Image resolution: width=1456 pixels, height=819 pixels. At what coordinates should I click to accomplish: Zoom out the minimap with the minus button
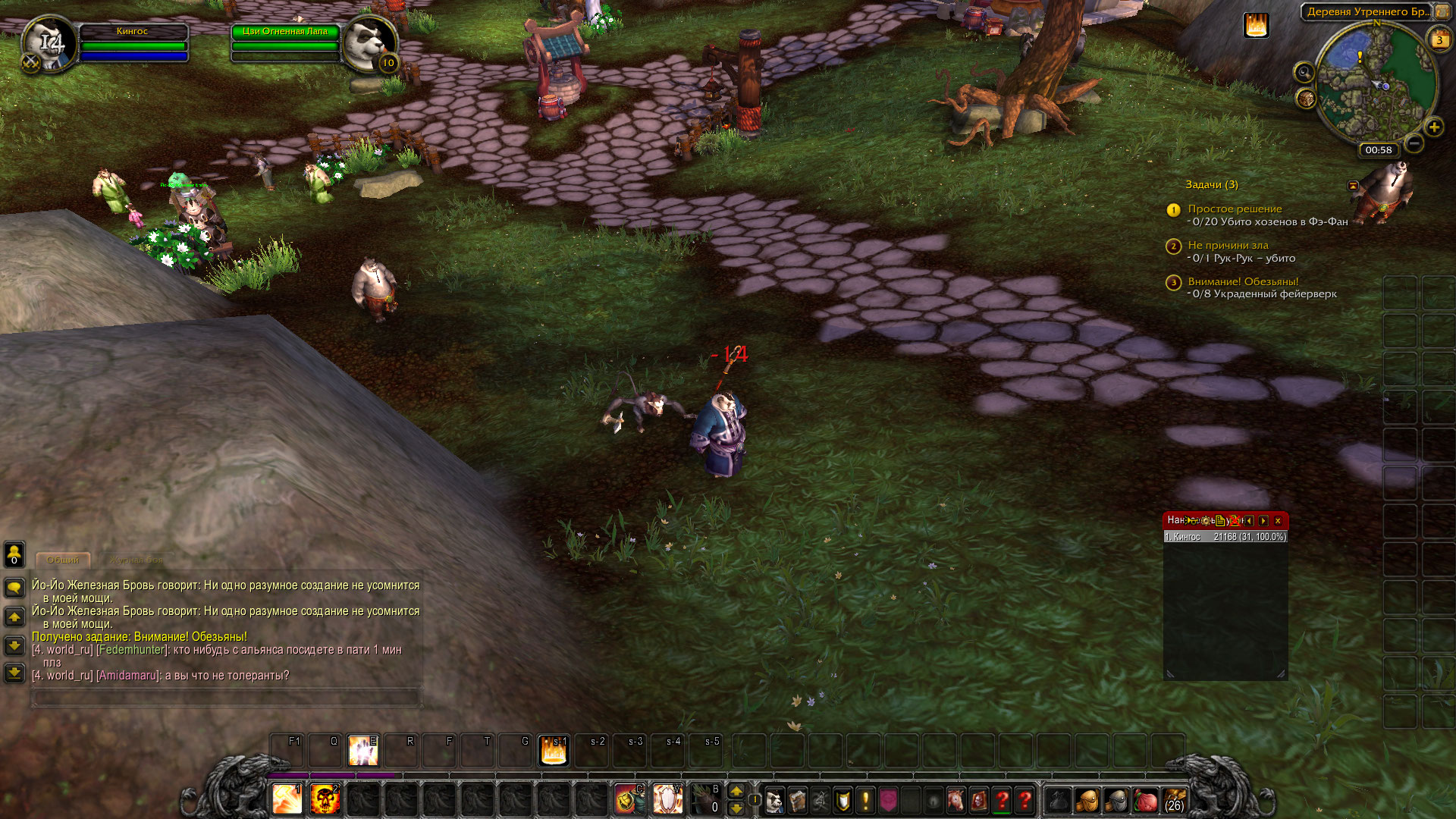coord(1414,143)
